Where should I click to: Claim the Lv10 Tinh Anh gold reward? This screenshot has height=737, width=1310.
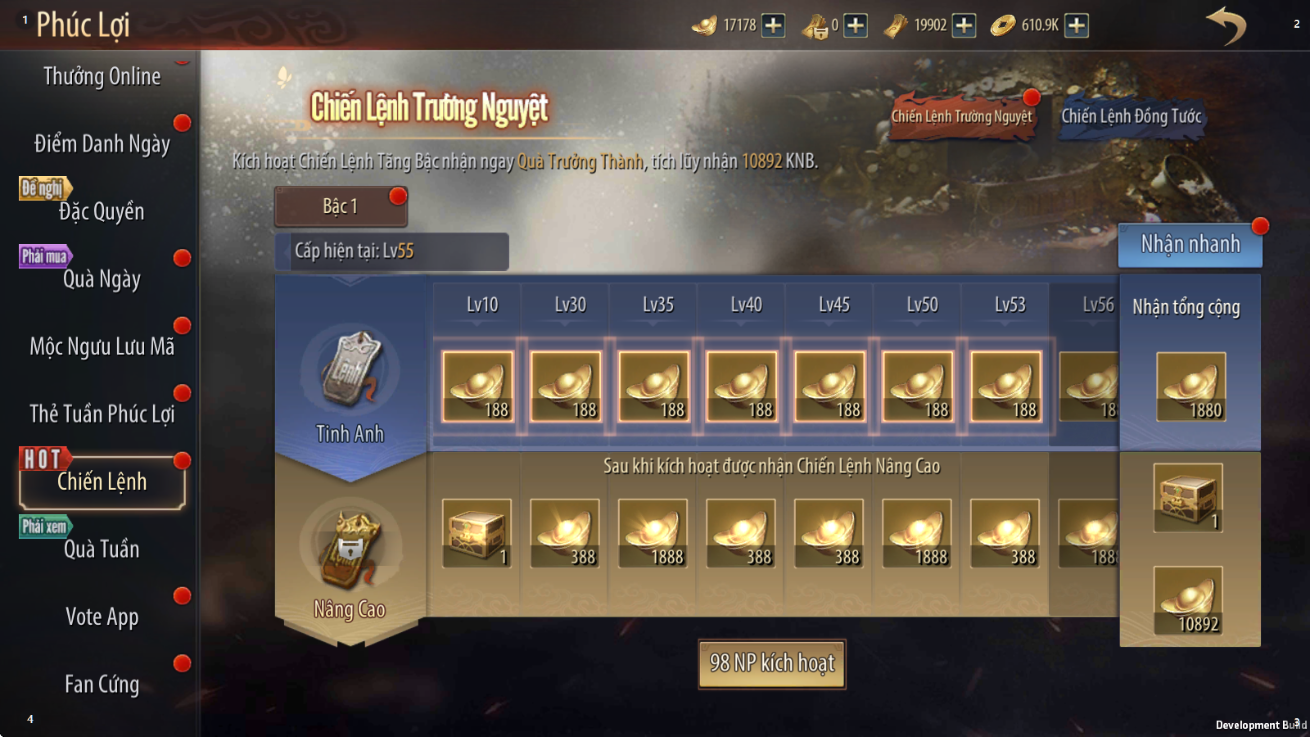tap(478, 386)
